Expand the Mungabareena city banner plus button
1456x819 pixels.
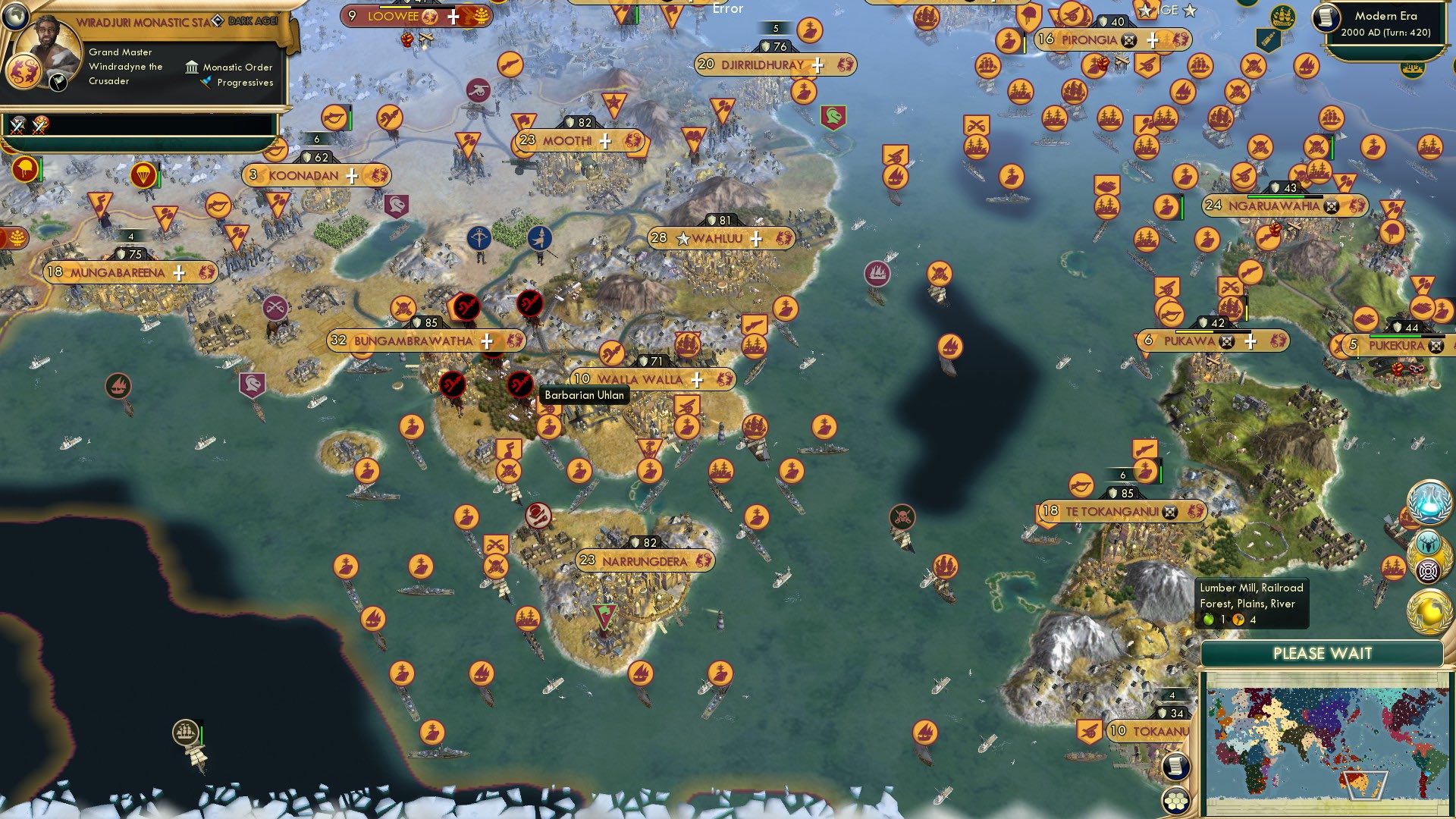click(180, 272)
